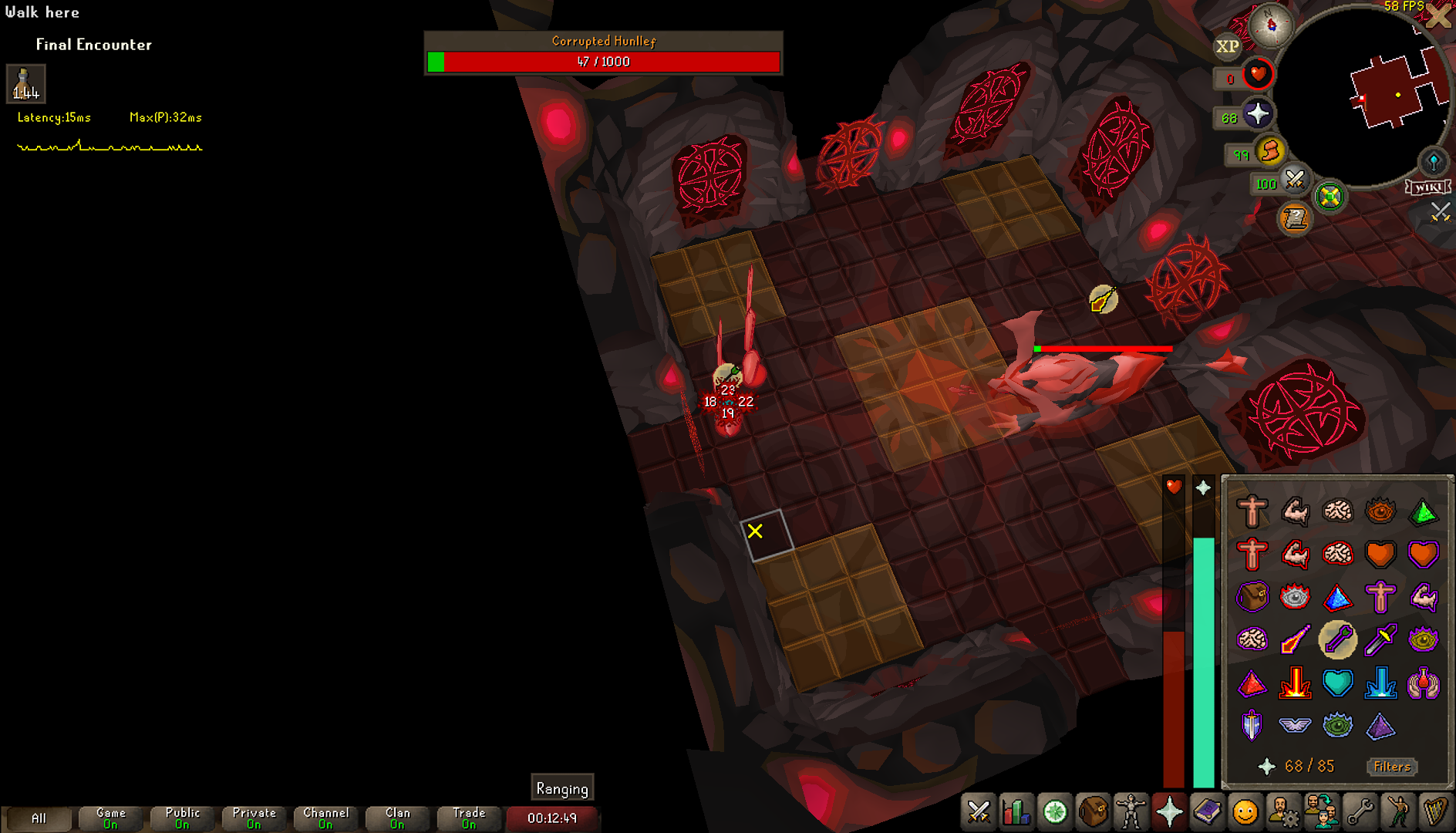Turn on the Preserve potion-in-hands prayer
1456x833 pixels.
[1423, 683]
